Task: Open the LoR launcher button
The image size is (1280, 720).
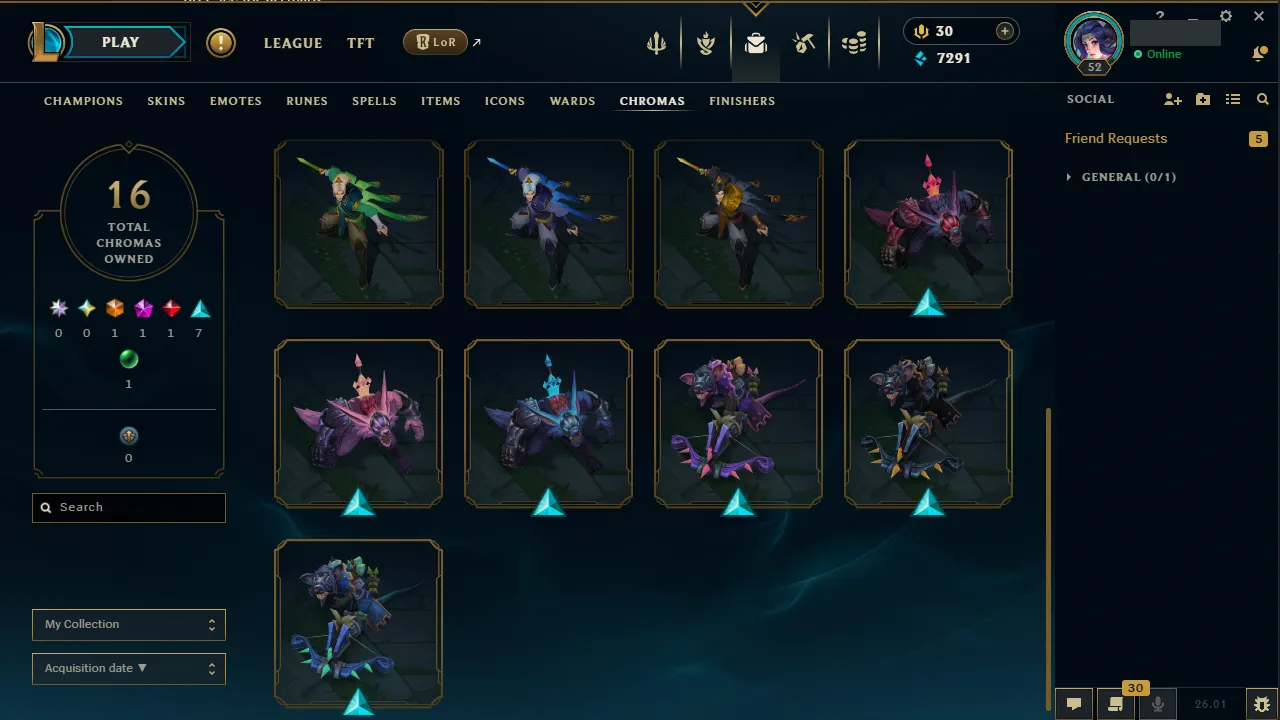Action: 435,42
